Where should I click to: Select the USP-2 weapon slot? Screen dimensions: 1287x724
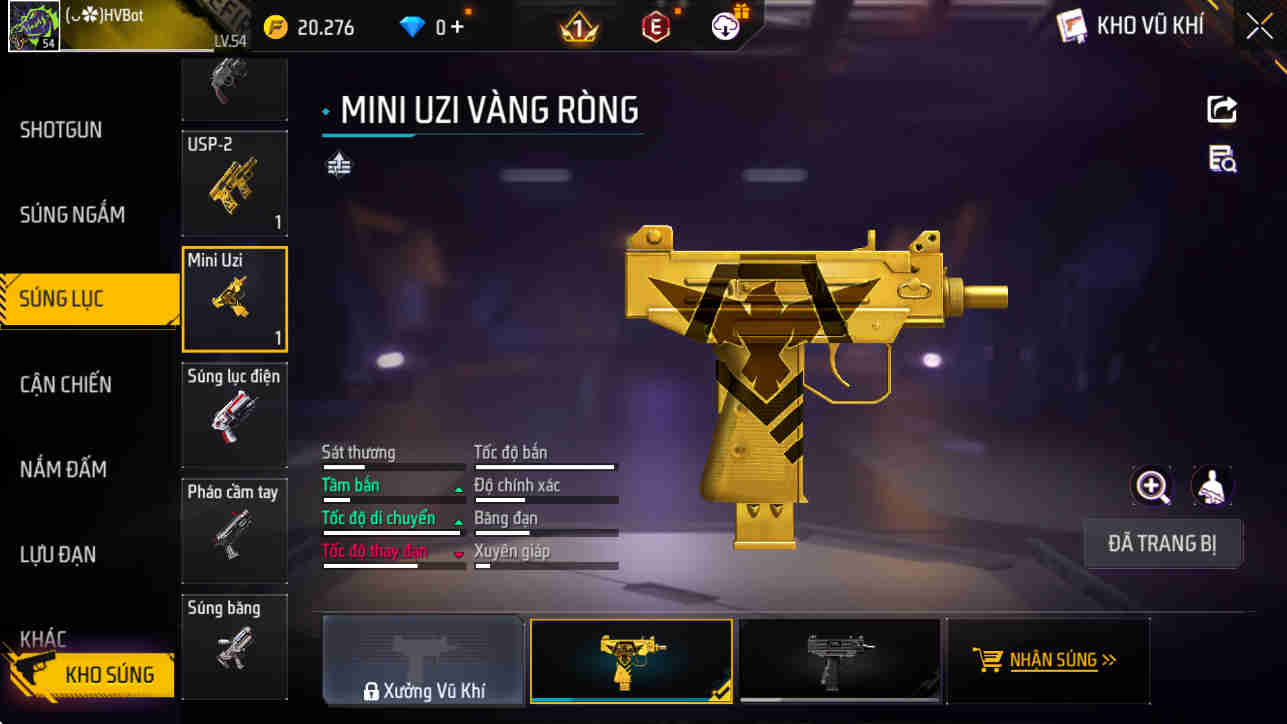pyautogui.click(x=234, y=182)
